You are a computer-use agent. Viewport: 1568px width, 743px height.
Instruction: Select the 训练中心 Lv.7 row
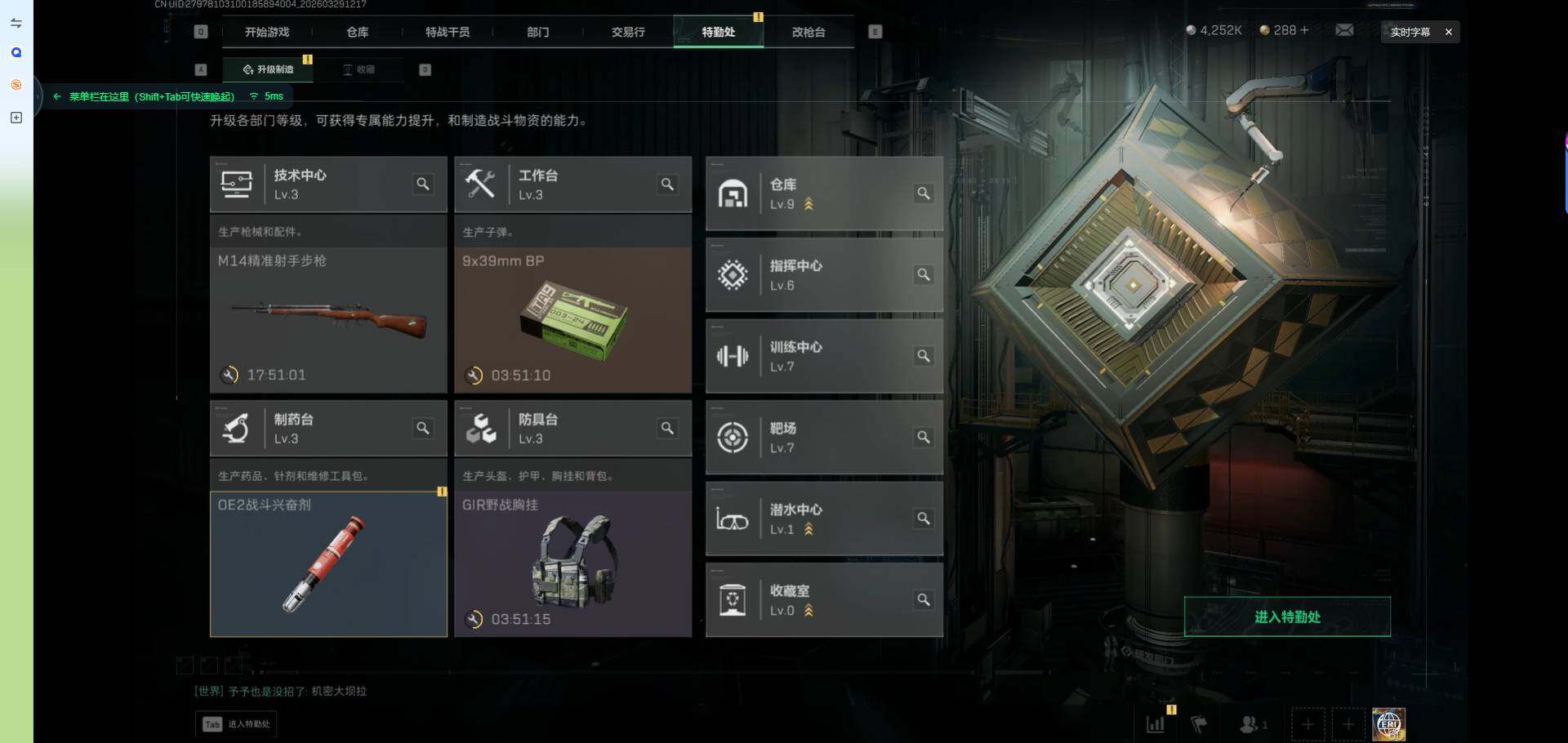pos(823,356)
